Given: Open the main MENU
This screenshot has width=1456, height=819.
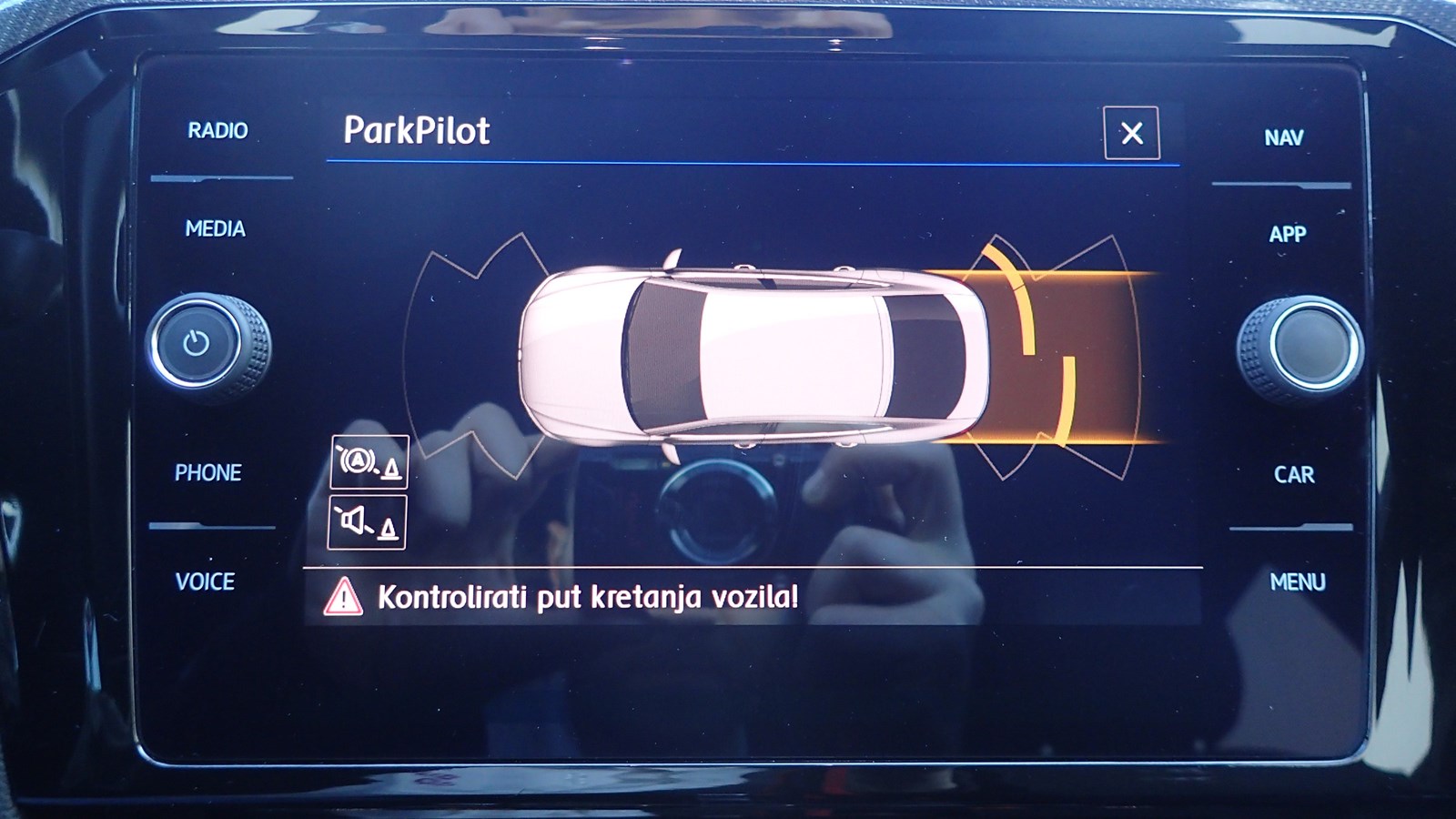Looking at the screenshot, I should click(x=1297, y=581).
